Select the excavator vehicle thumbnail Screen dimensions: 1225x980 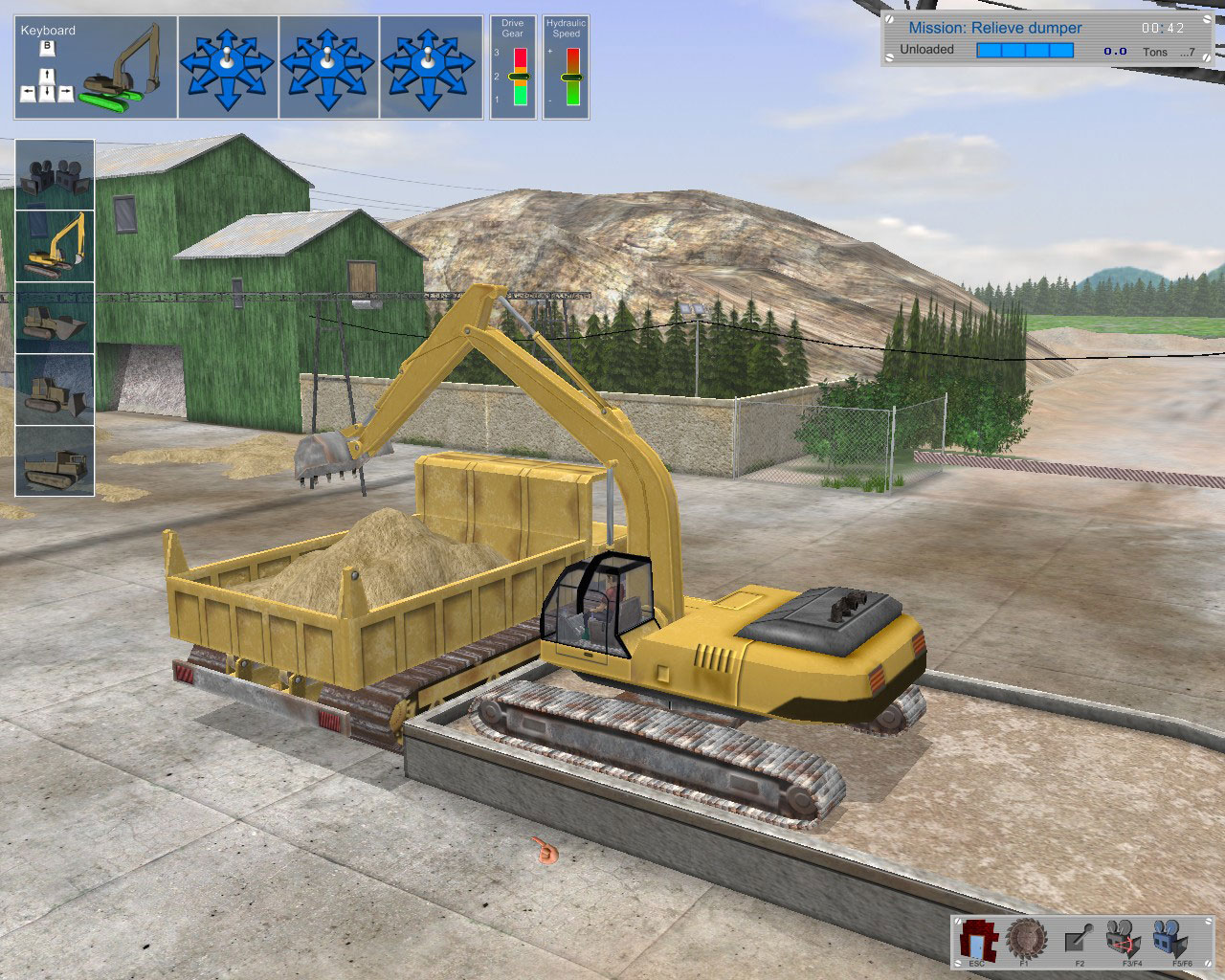pyautogui.click(x=55, y=244)
